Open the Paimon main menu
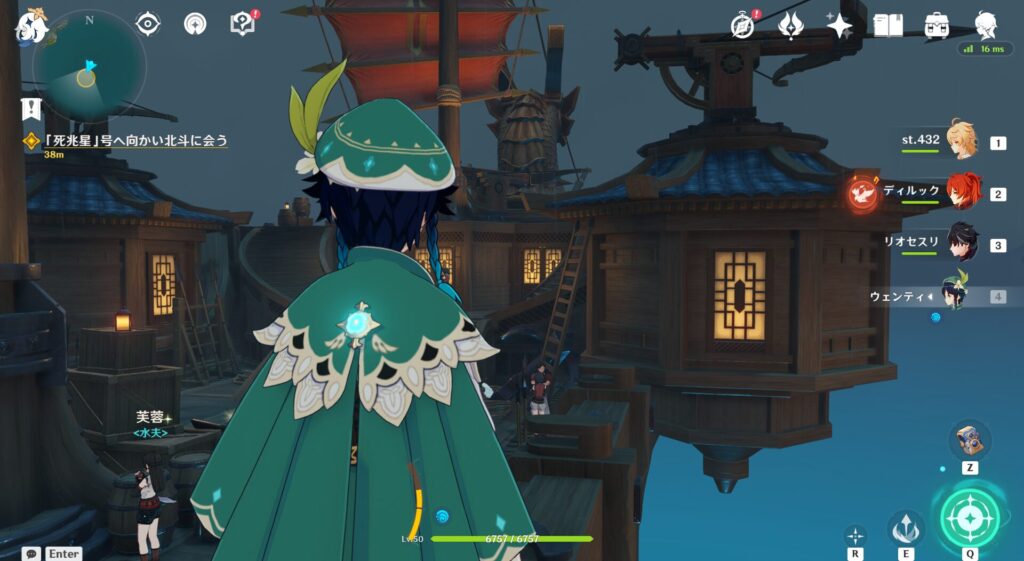Image resolution: width=1024 pixels, height=561 pixels. pos(30,27)
